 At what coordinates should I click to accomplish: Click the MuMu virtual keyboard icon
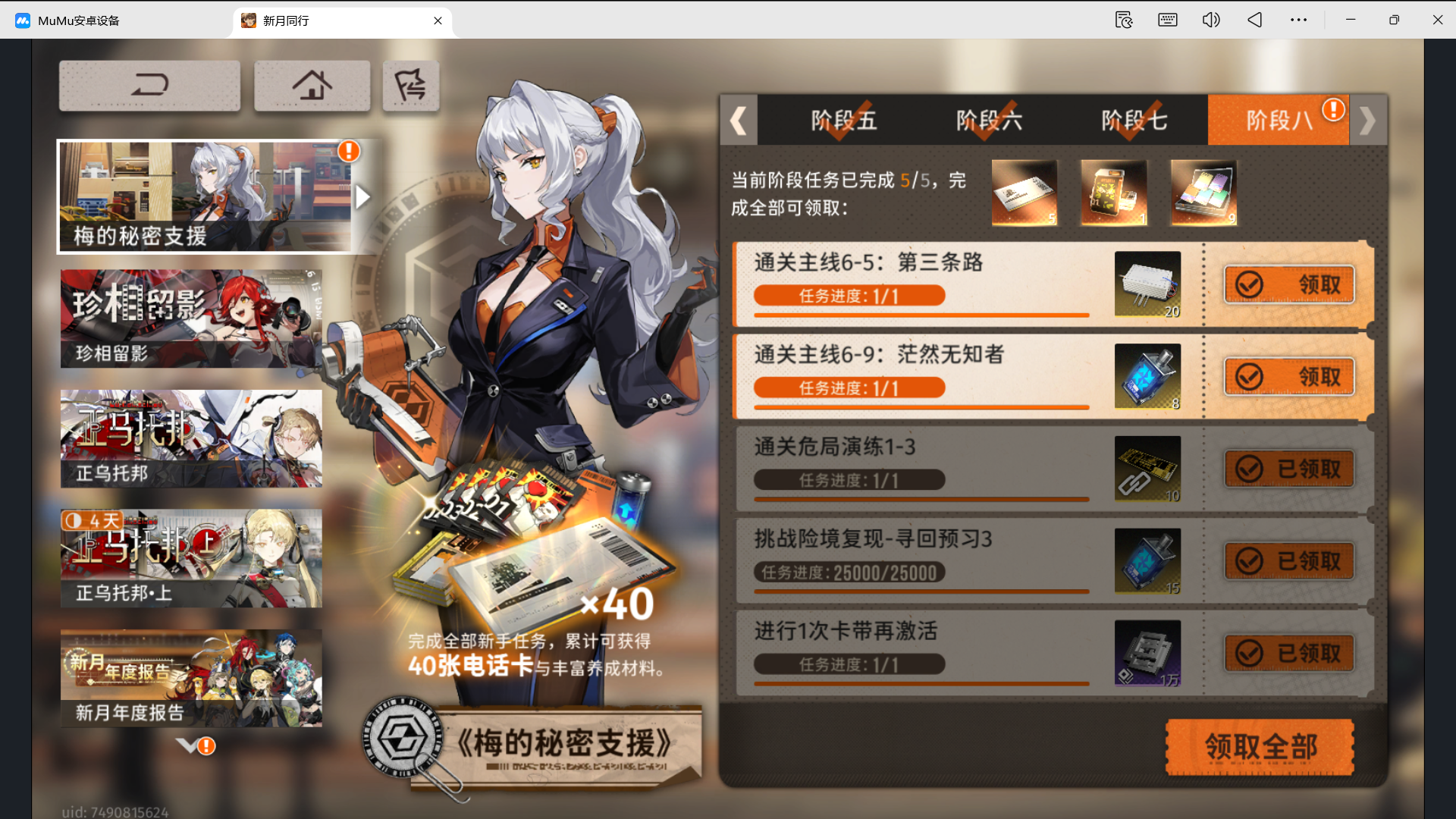(1167, 20)
